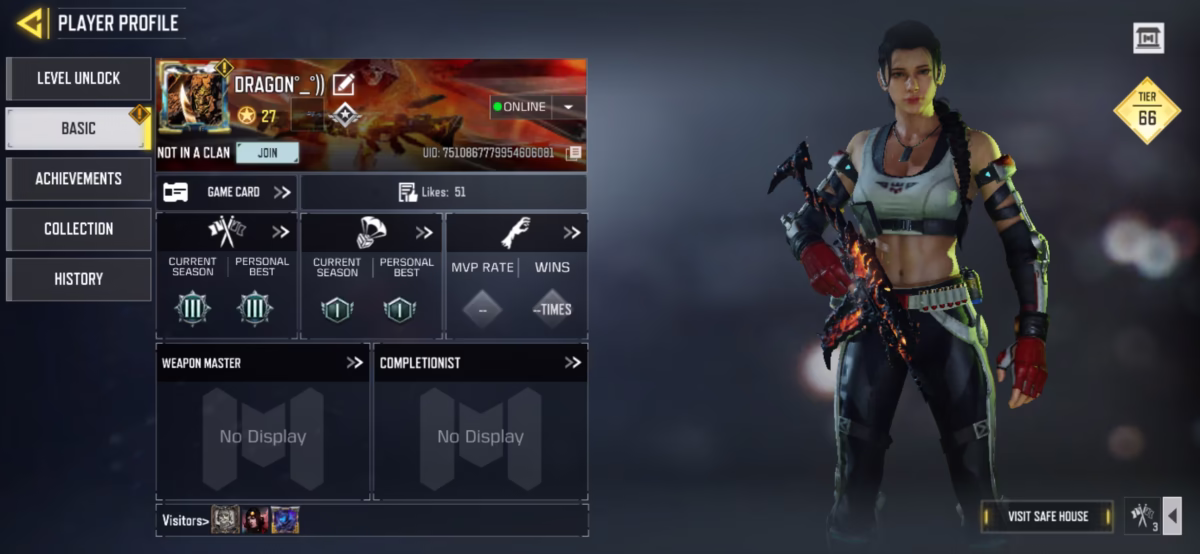Open the Game Card
The image size is (1200, 554).
pos(228,192)
